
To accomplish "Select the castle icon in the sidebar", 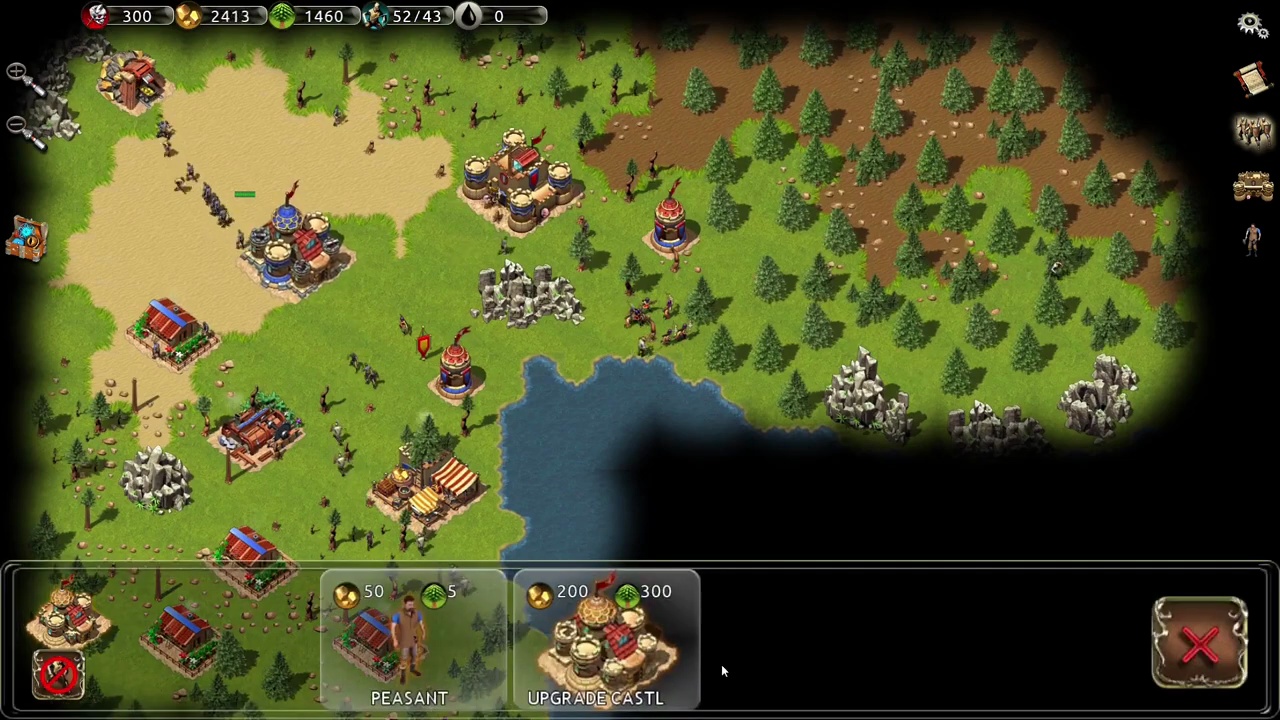I will coord(1252,185).
